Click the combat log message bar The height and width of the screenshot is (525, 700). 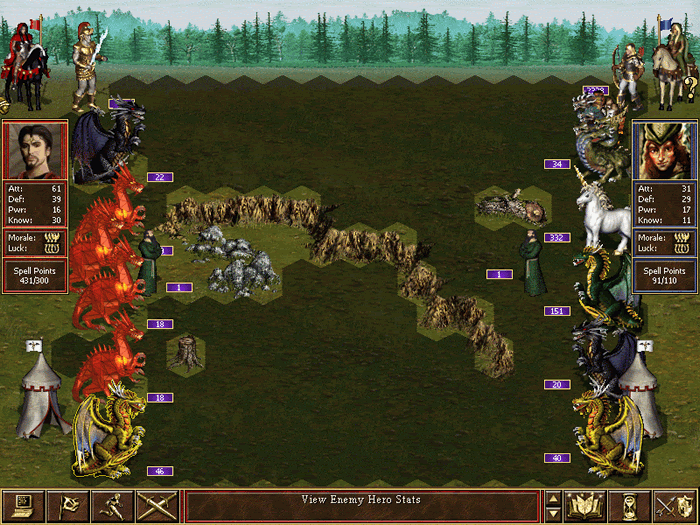(x=361, y=507)
